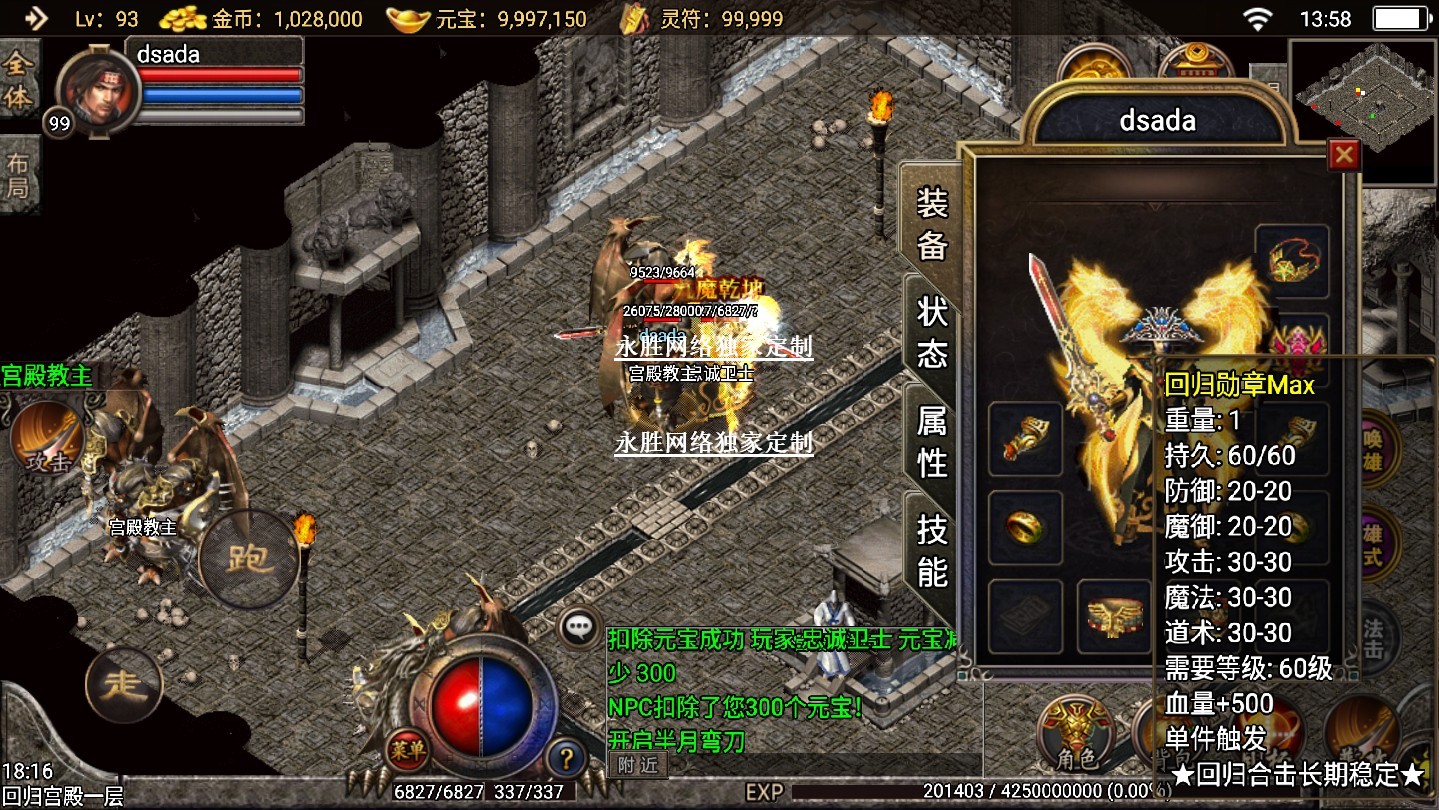Activate the 跑 run button
Image resolution: width=1439 pixels, height=810 pixels.
(247, 559)
